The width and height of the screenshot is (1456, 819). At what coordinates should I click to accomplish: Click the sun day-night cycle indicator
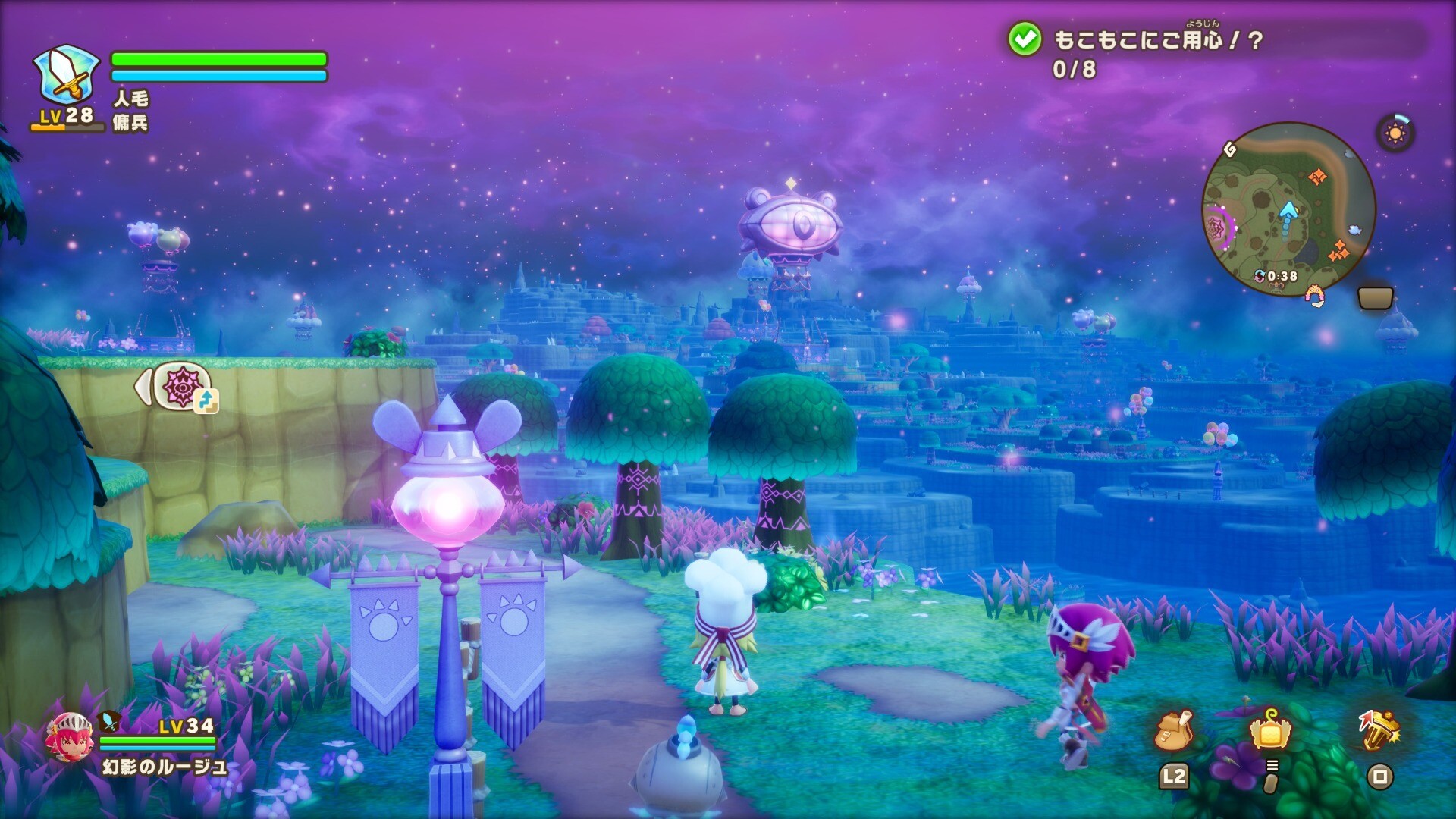click(1395, 133)
